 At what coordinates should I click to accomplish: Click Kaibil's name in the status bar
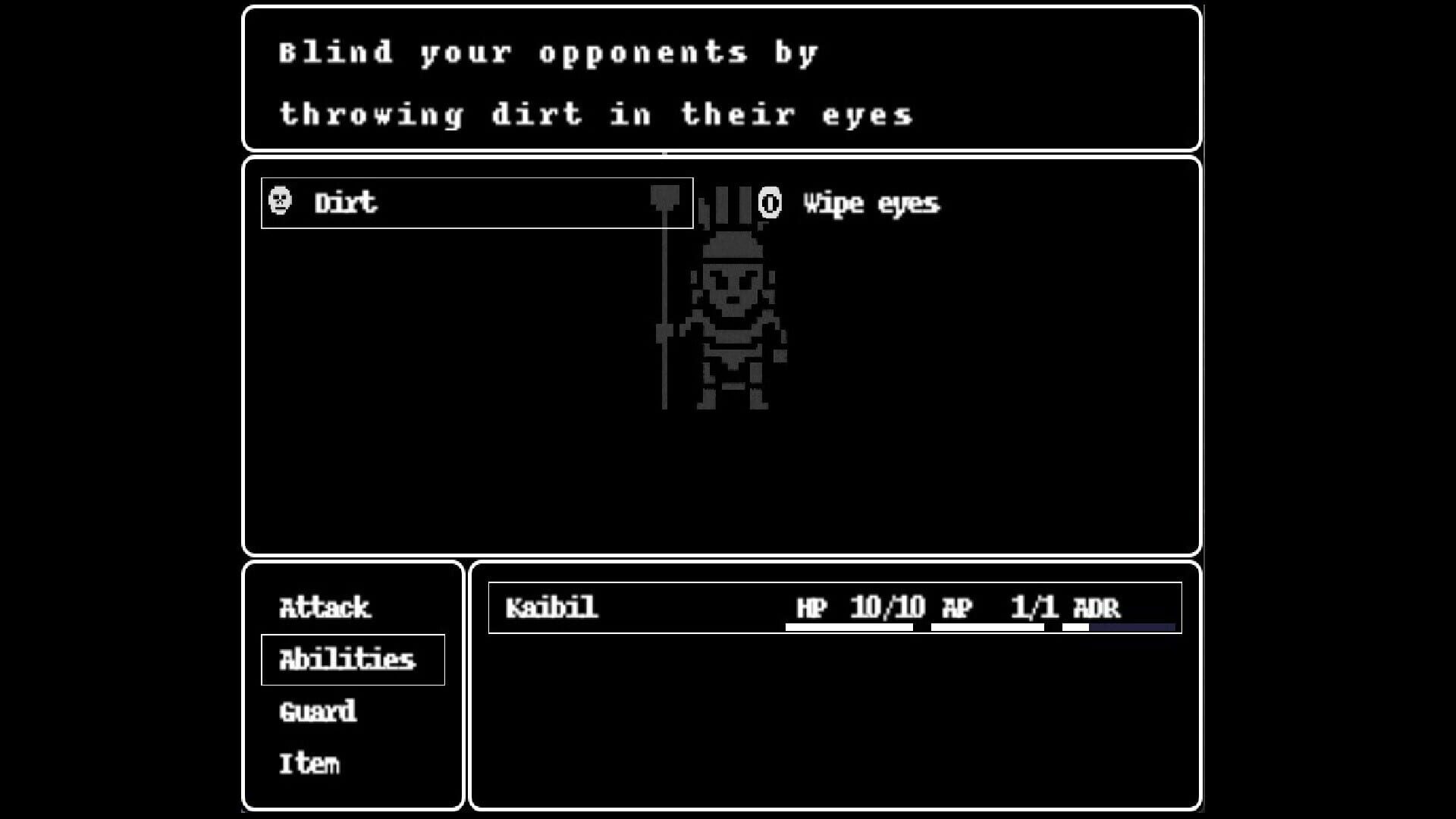click(551, 607)
